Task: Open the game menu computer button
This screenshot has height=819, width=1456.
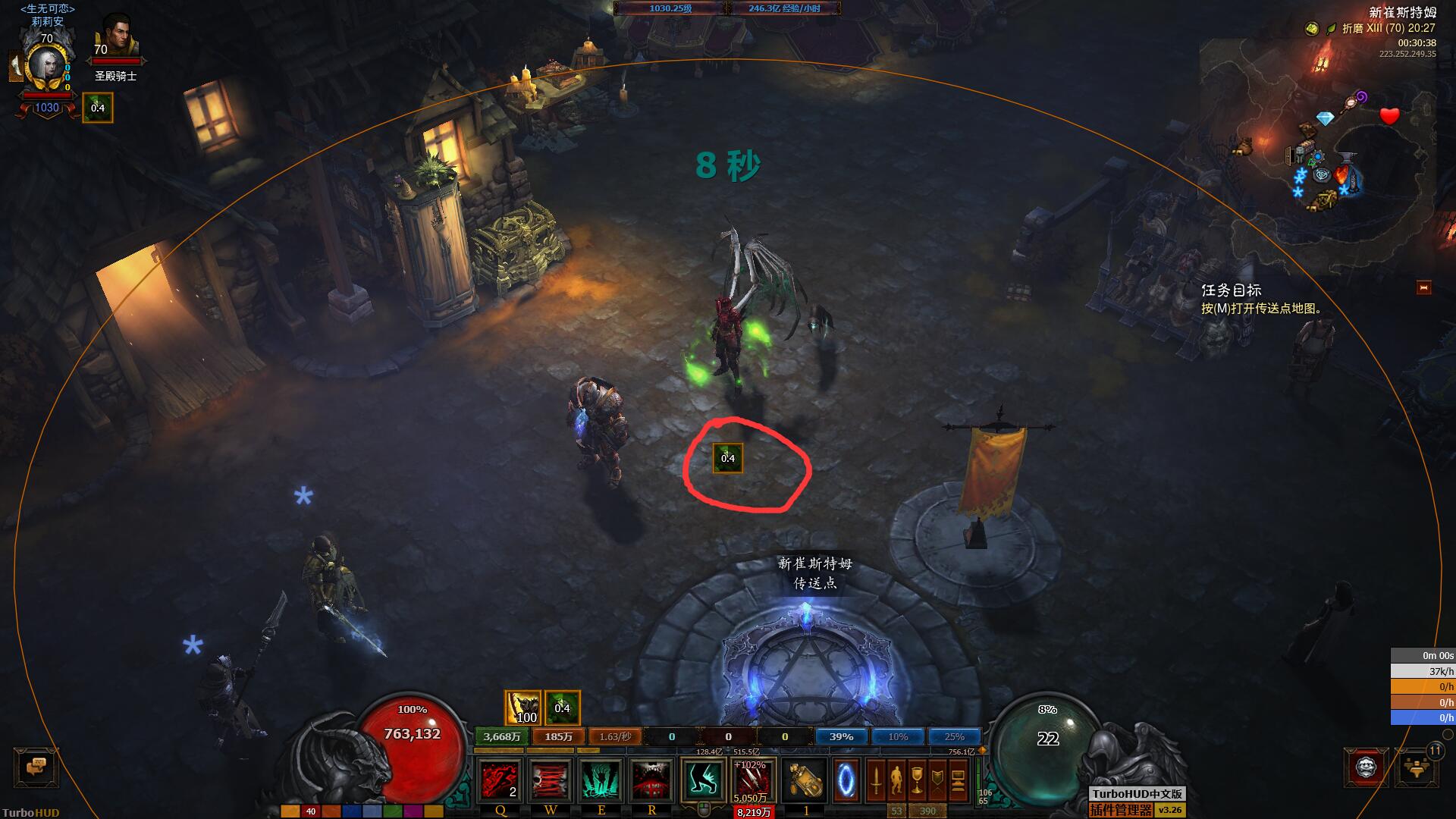Action: (958, 780)
